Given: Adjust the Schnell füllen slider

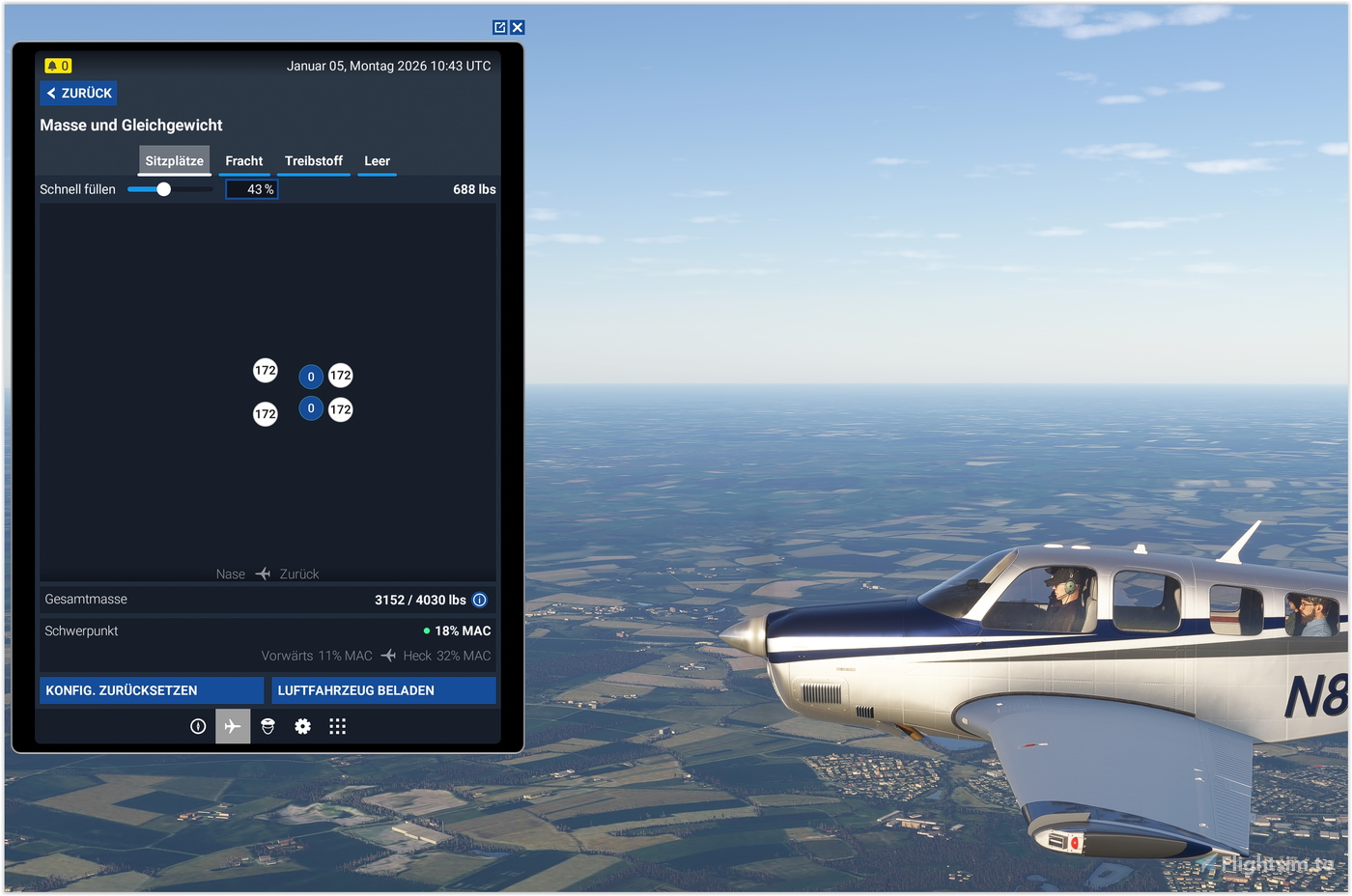Looking at the screenshot, I should point(162,189).
